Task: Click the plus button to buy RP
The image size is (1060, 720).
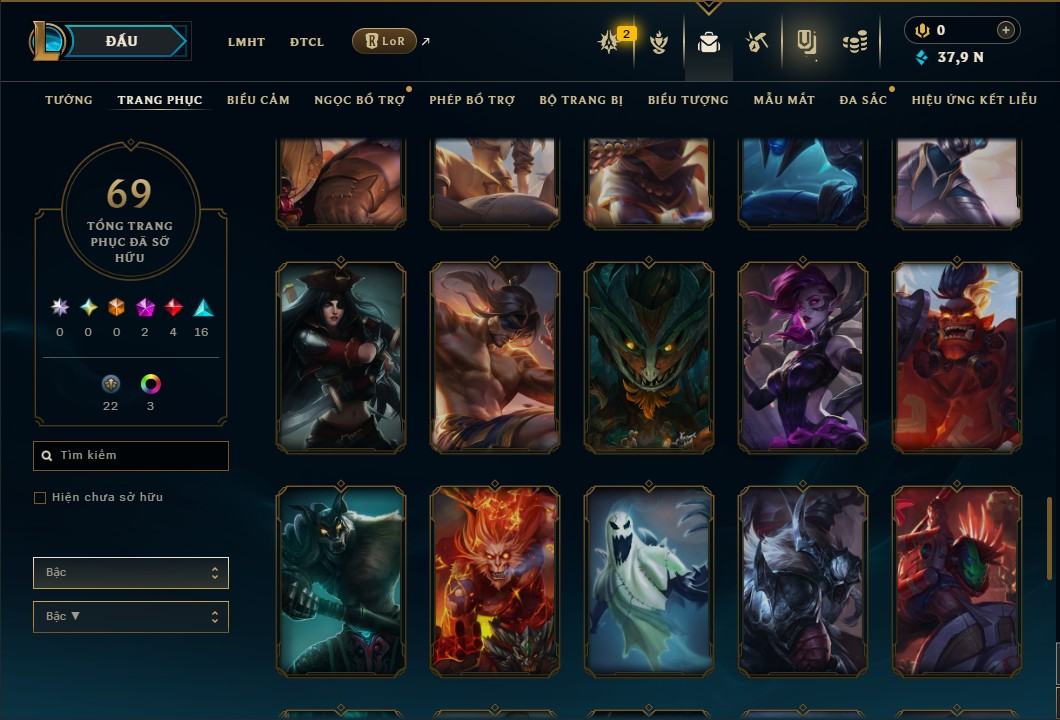Action: tap(1006, 31)
